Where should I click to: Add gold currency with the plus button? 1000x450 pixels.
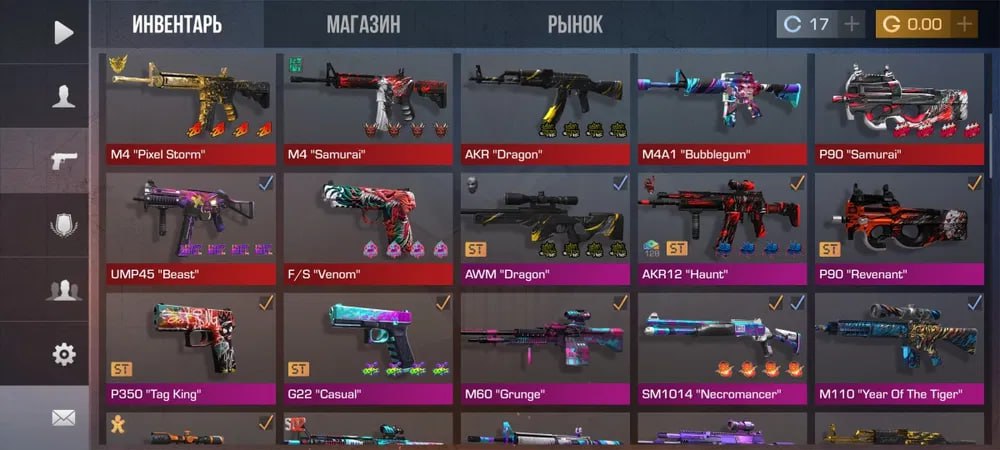coord(964,24)
